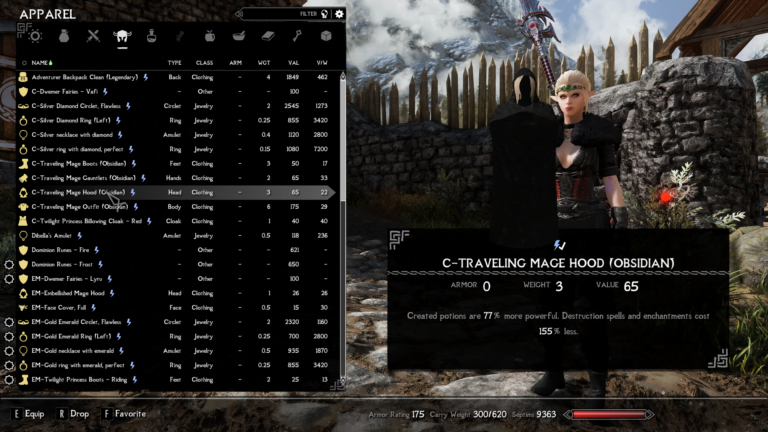
Task: Click the filter search field
Action: [285, 14]
